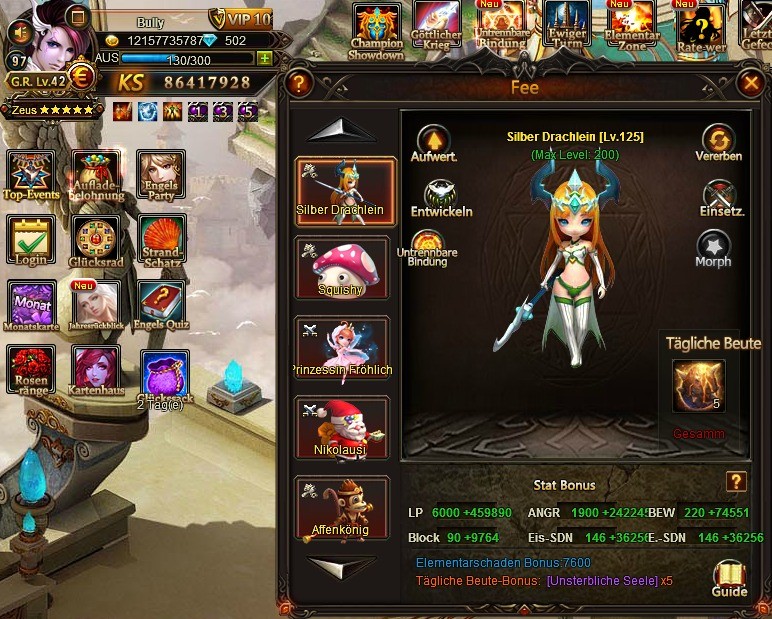The width and height of the screenshot is (772, 619).
Task: Open the Fee window help button
Action: [x=297, y=84]
